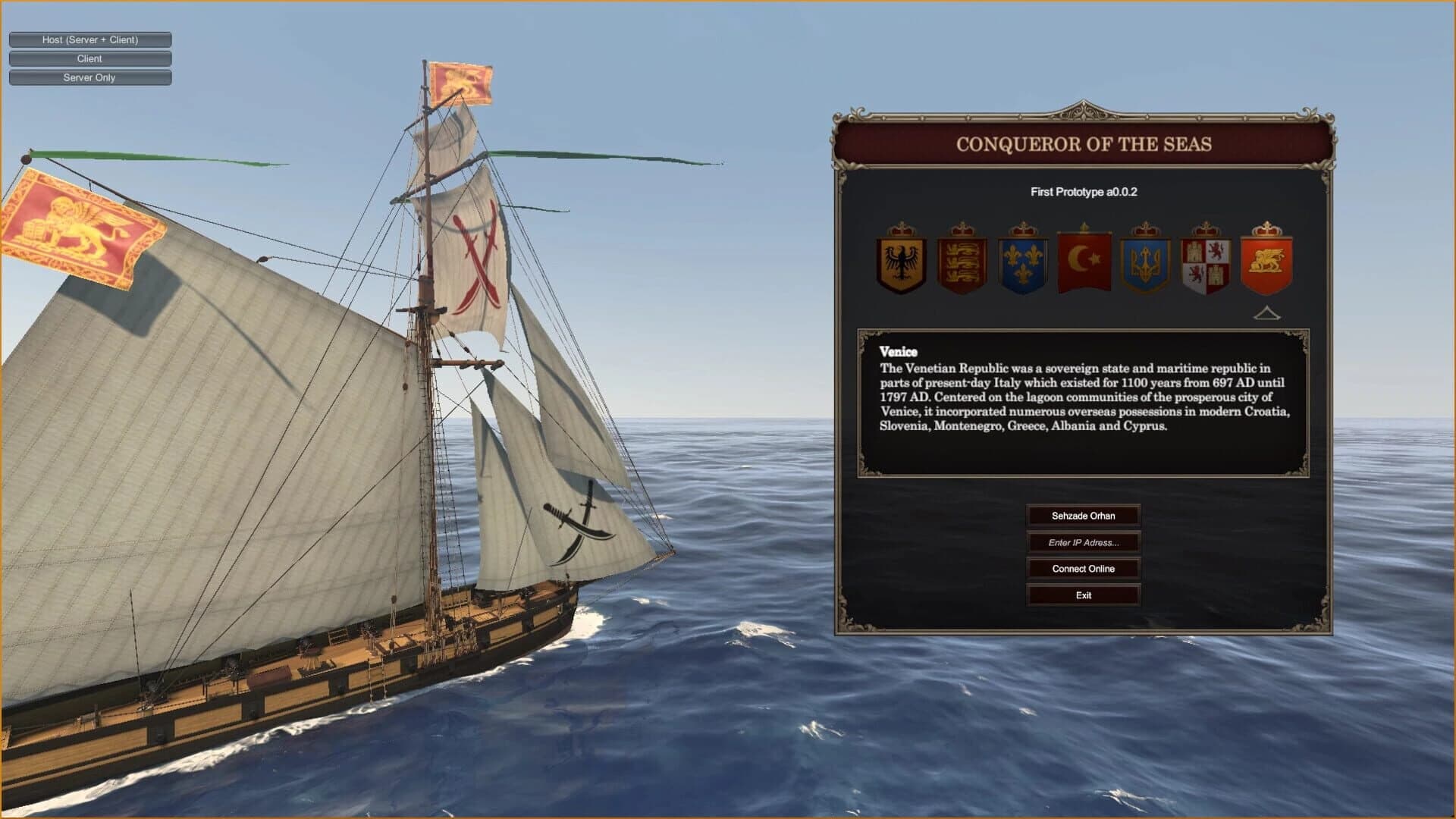Toggle Server Only mode
Screen dimensions: 1456x819
[89, 77]
